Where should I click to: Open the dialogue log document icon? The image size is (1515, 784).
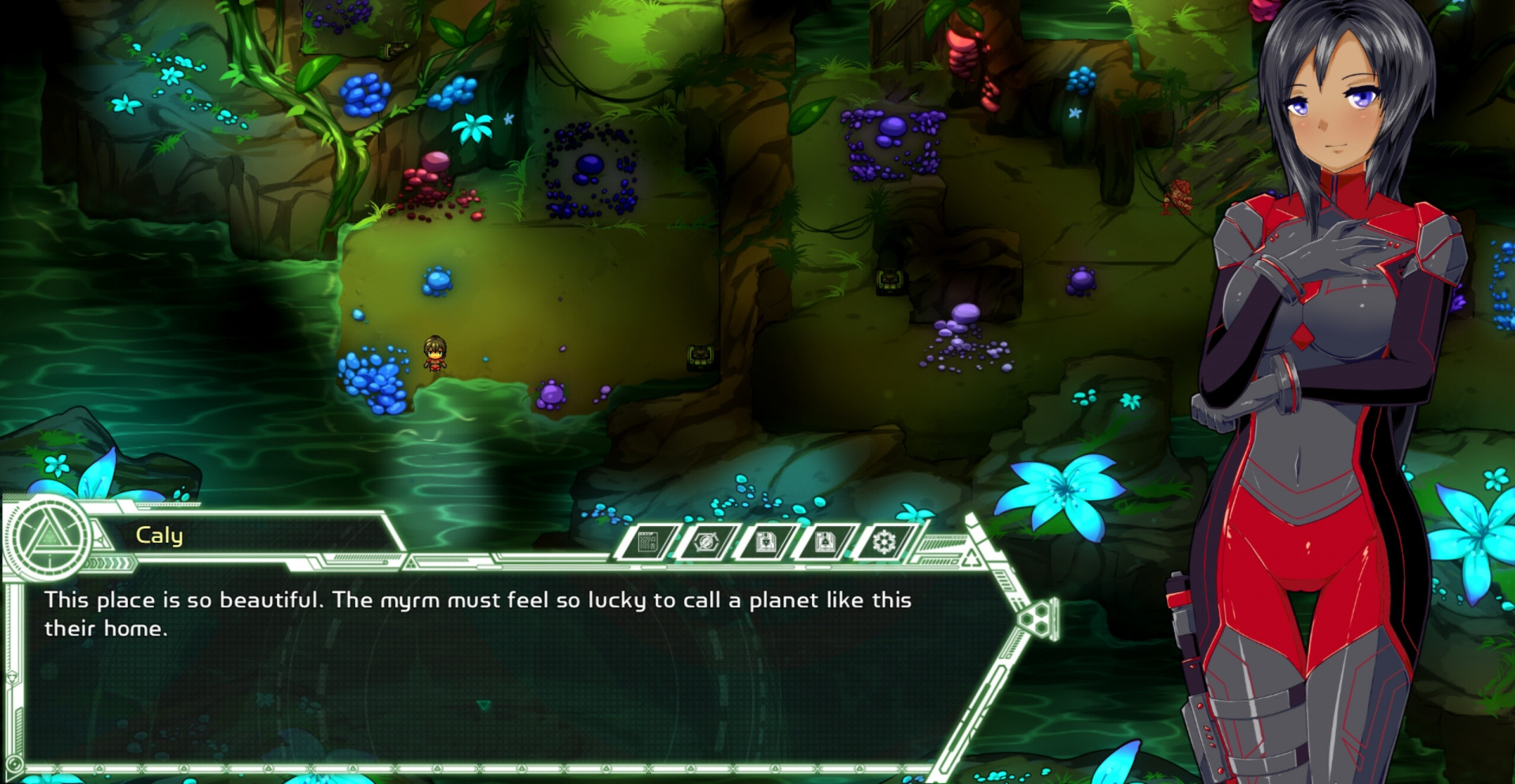pos(648,543)
